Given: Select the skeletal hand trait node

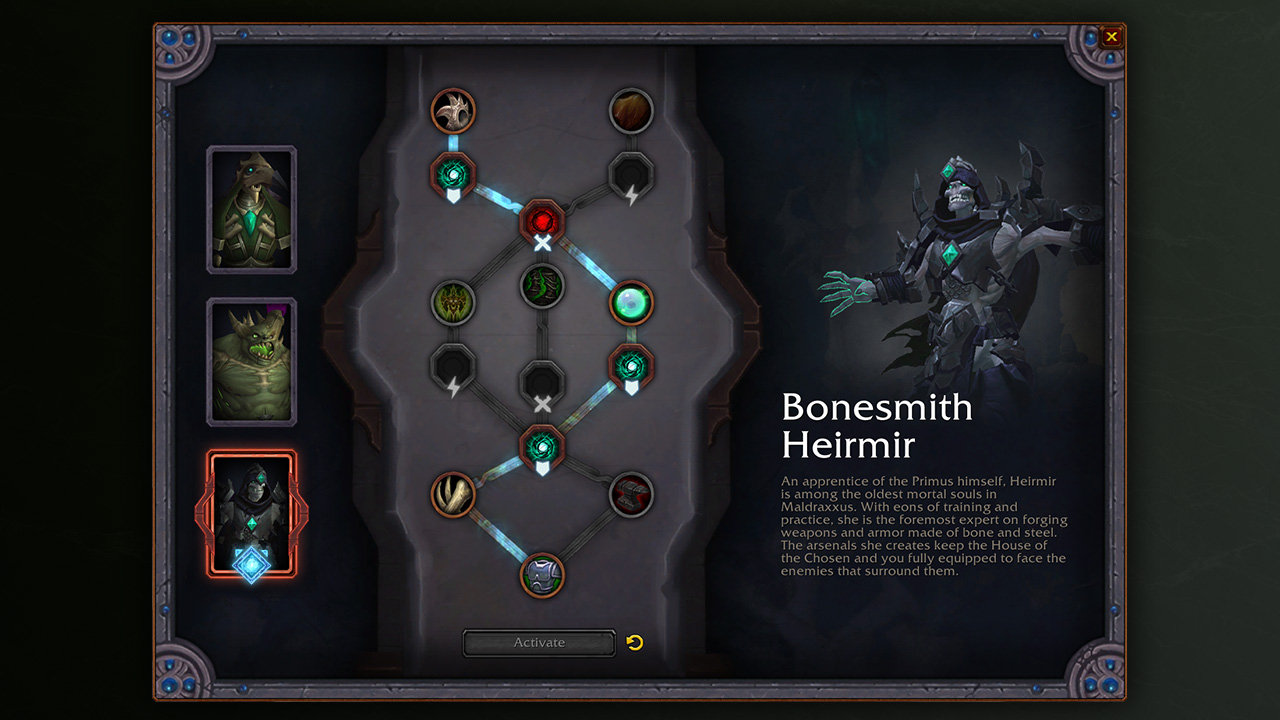Looking at the screenshot, I should click(453, 494).
